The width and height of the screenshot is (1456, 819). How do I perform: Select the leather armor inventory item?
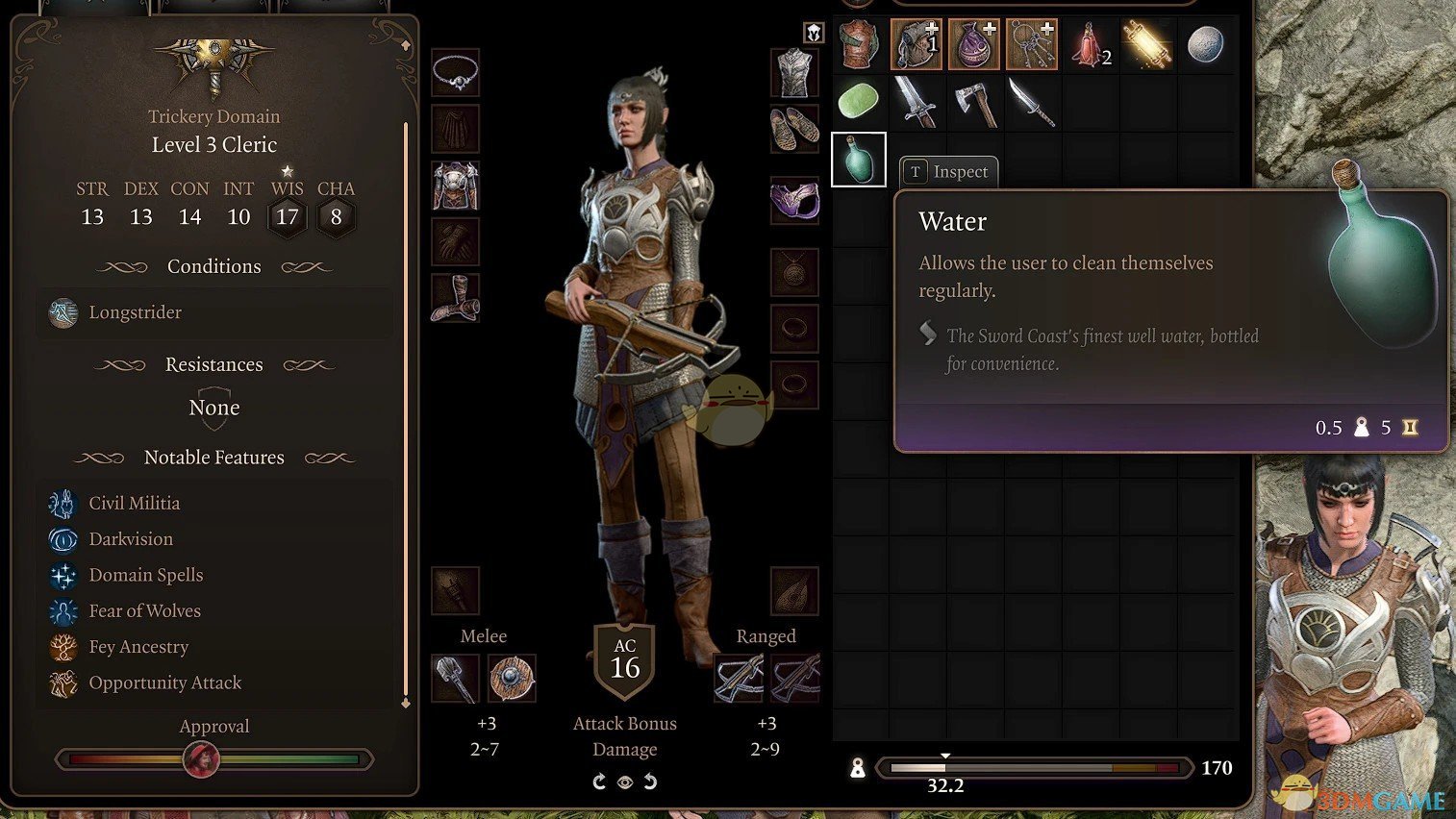coord(859,45)
